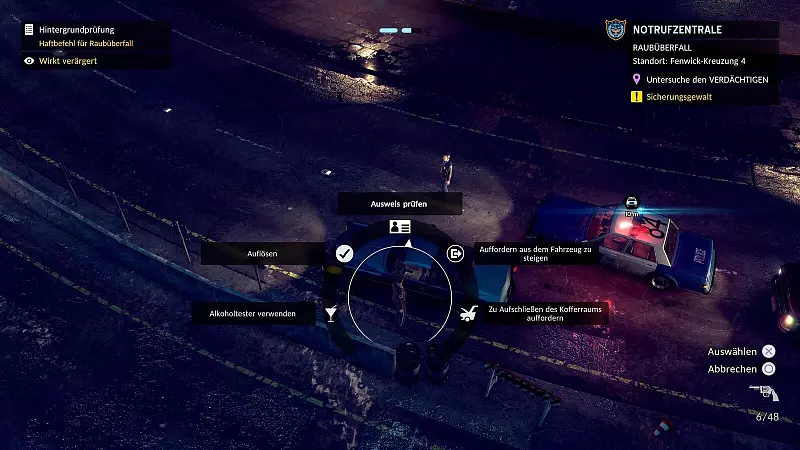Choose 'Ausweis prüfen' in the radial menu

tap(400, 203)
